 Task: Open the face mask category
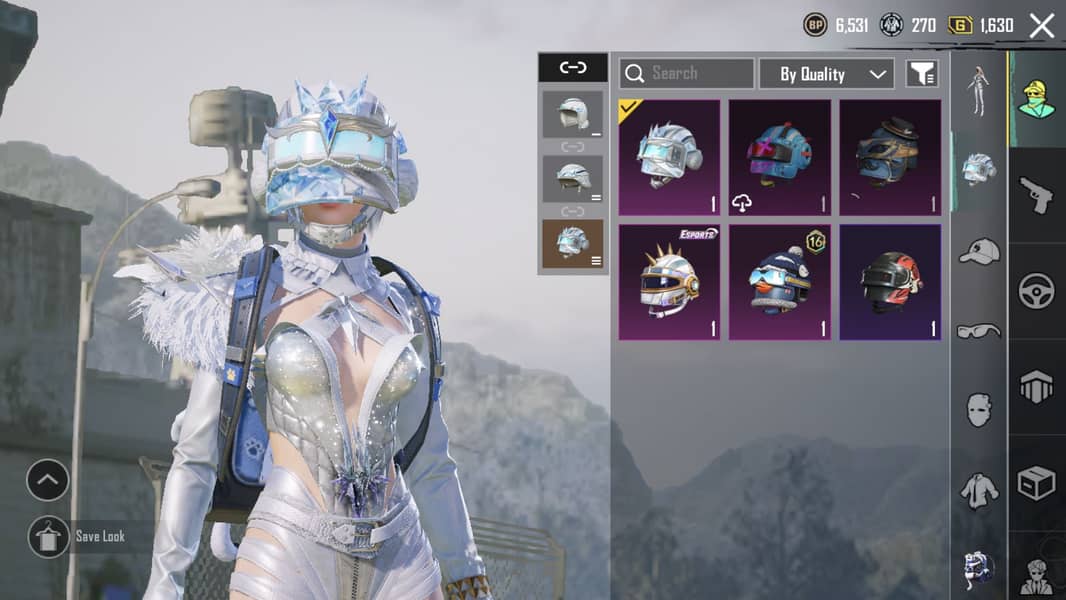(979, 409)
